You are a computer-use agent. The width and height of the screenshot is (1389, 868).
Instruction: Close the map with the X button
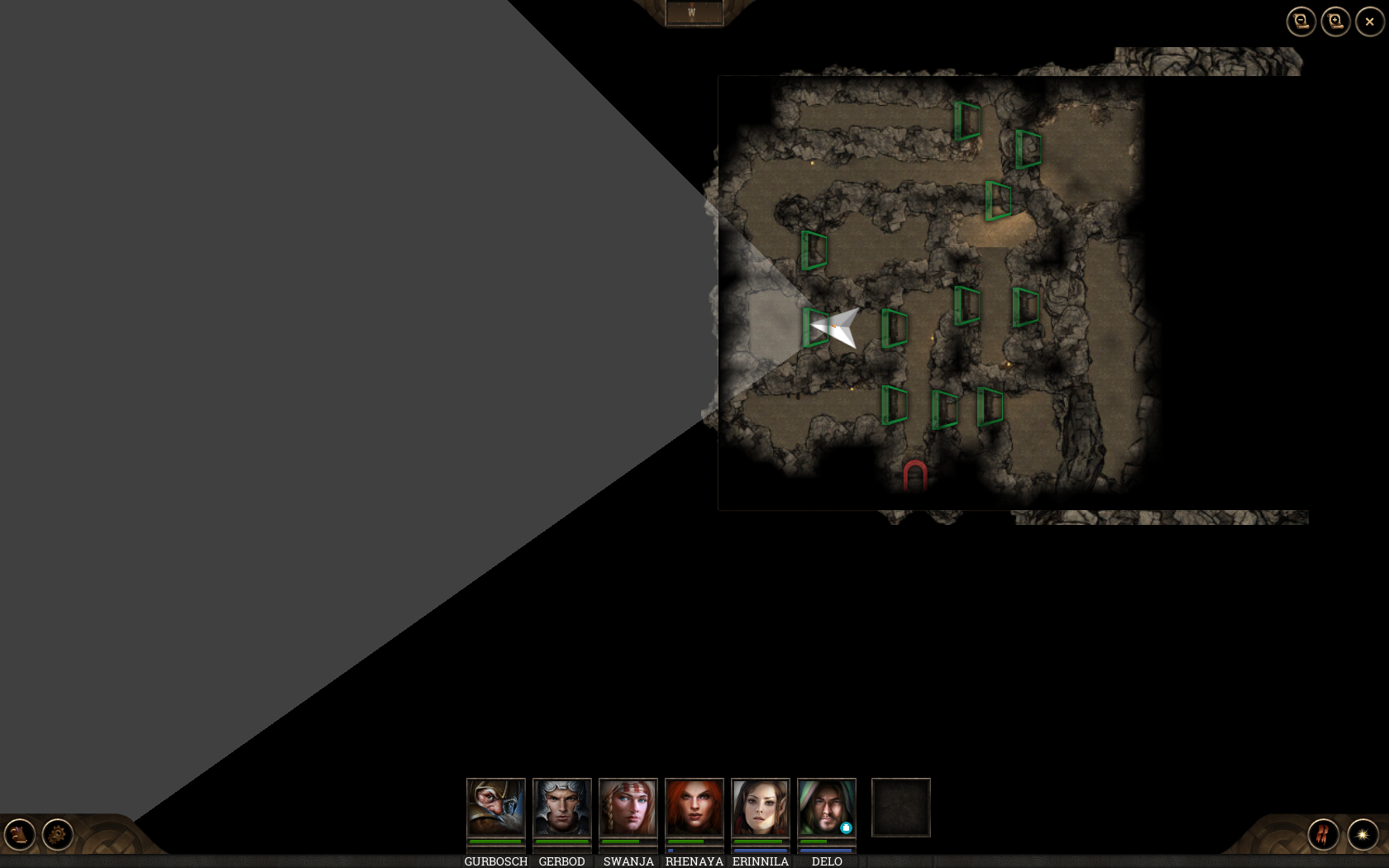[x=1369, y=22]
